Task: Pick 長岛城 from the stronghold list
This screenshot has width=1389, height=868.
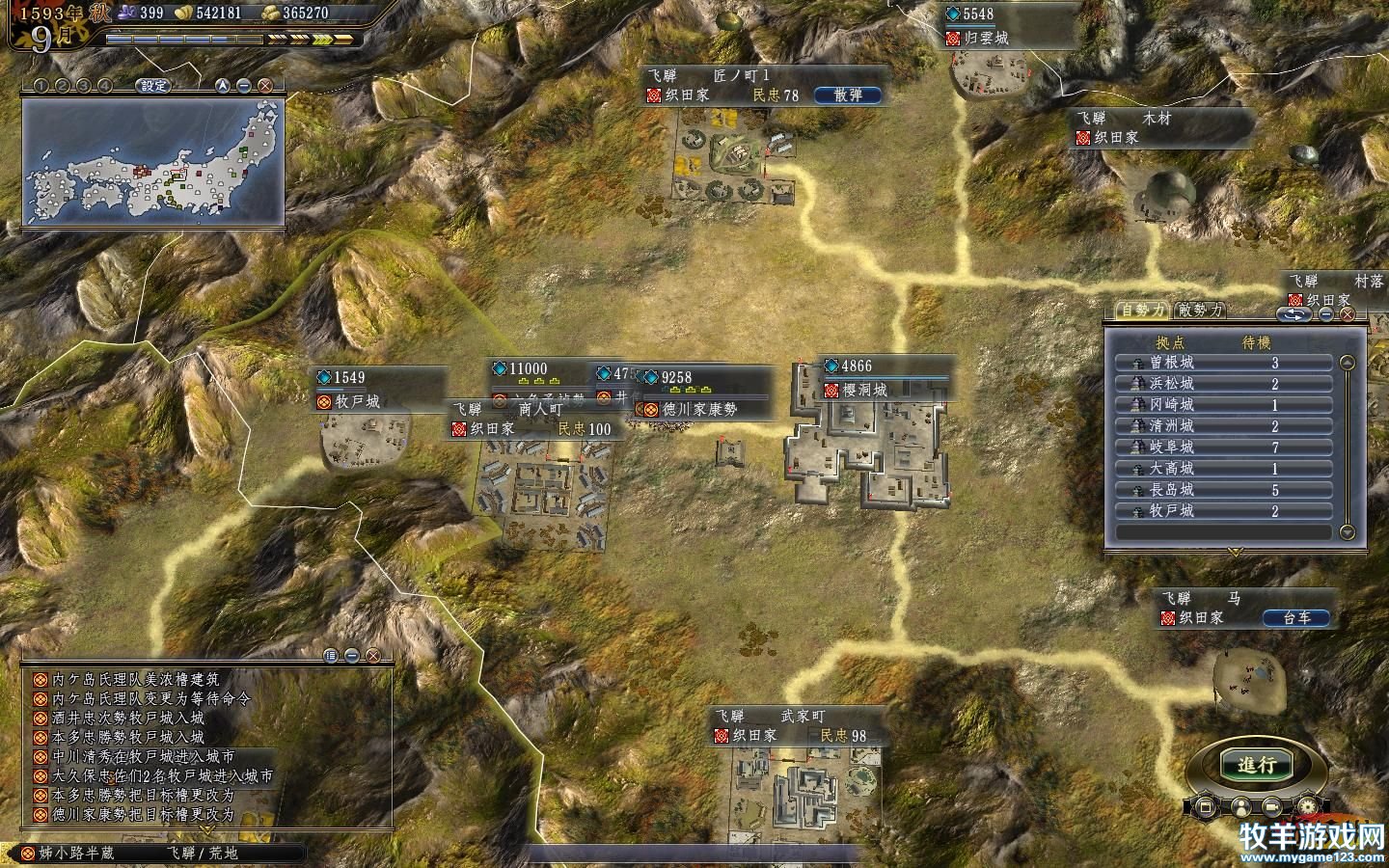Action: click(1223, 490)
